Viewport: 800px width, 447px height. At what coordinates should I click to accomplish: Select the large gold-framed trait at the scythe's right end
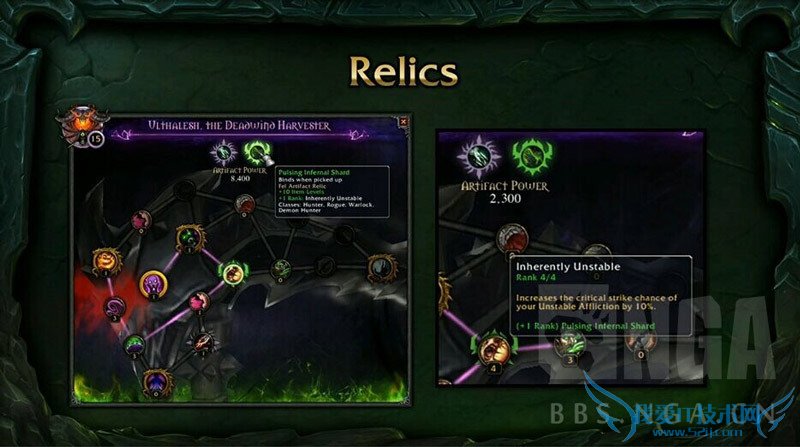tap(381, 268)
